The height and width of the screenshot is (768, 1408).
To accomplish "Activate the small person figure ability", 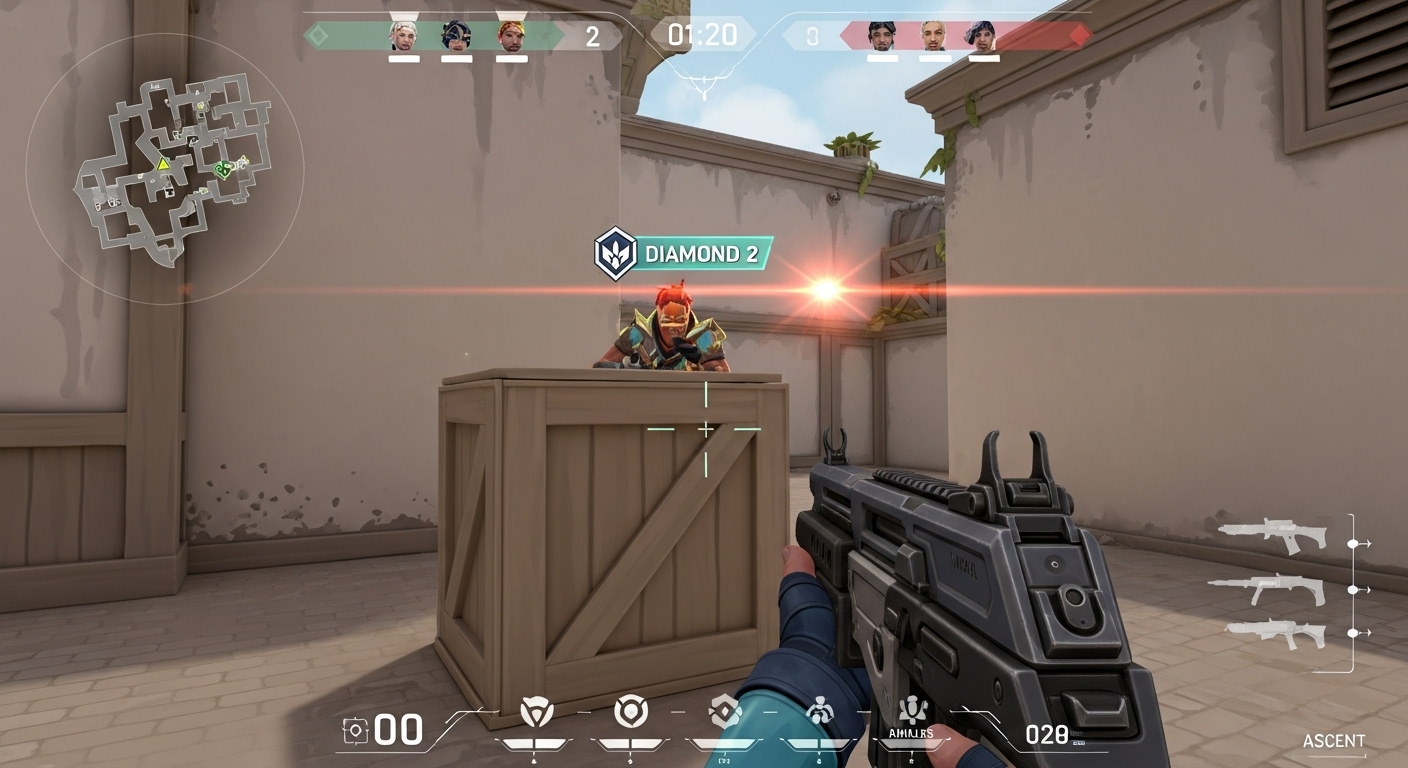I will 819,711.
